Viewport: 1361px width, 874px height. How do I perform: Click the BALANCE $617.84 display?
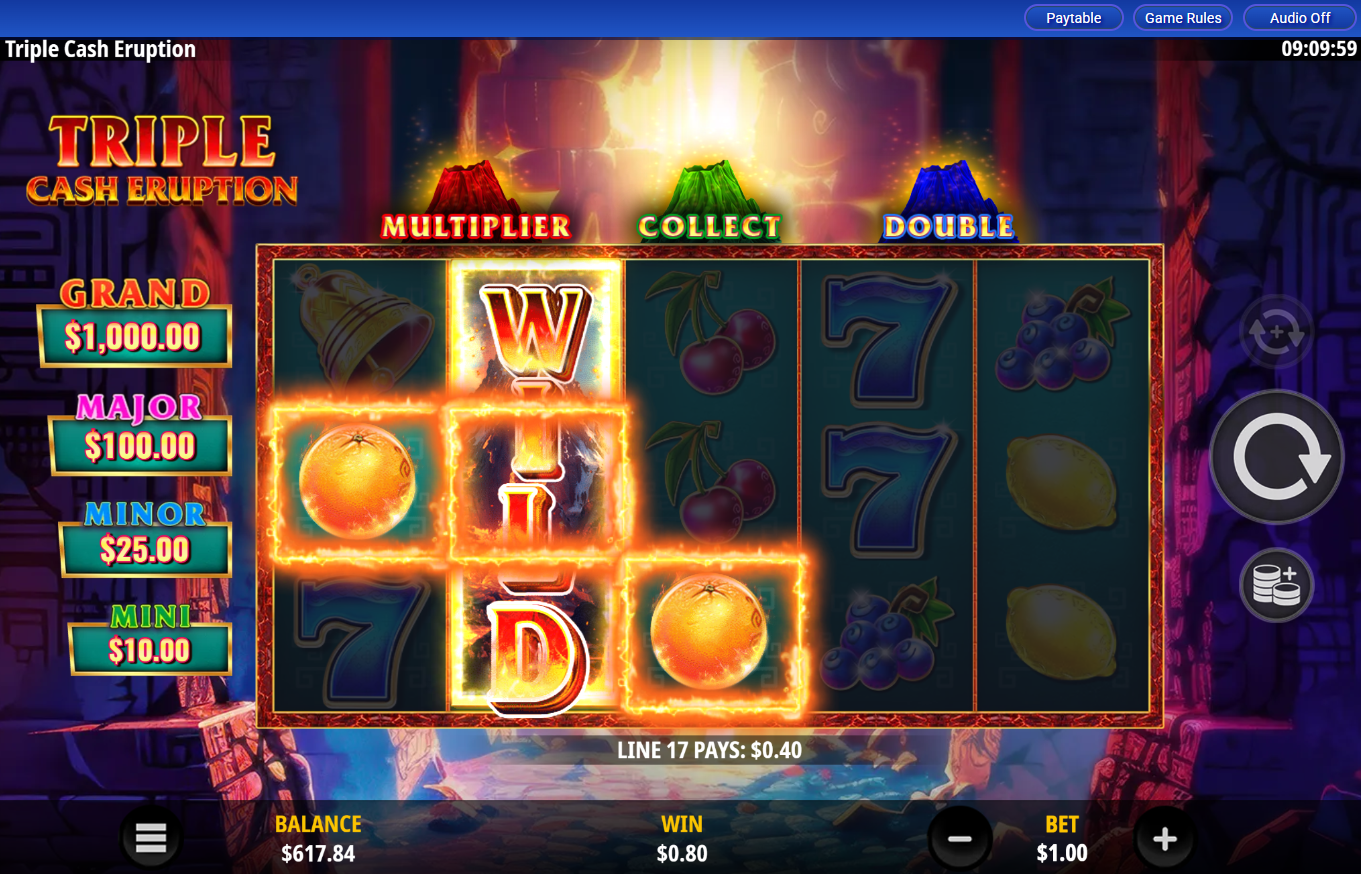click(318, 837)
